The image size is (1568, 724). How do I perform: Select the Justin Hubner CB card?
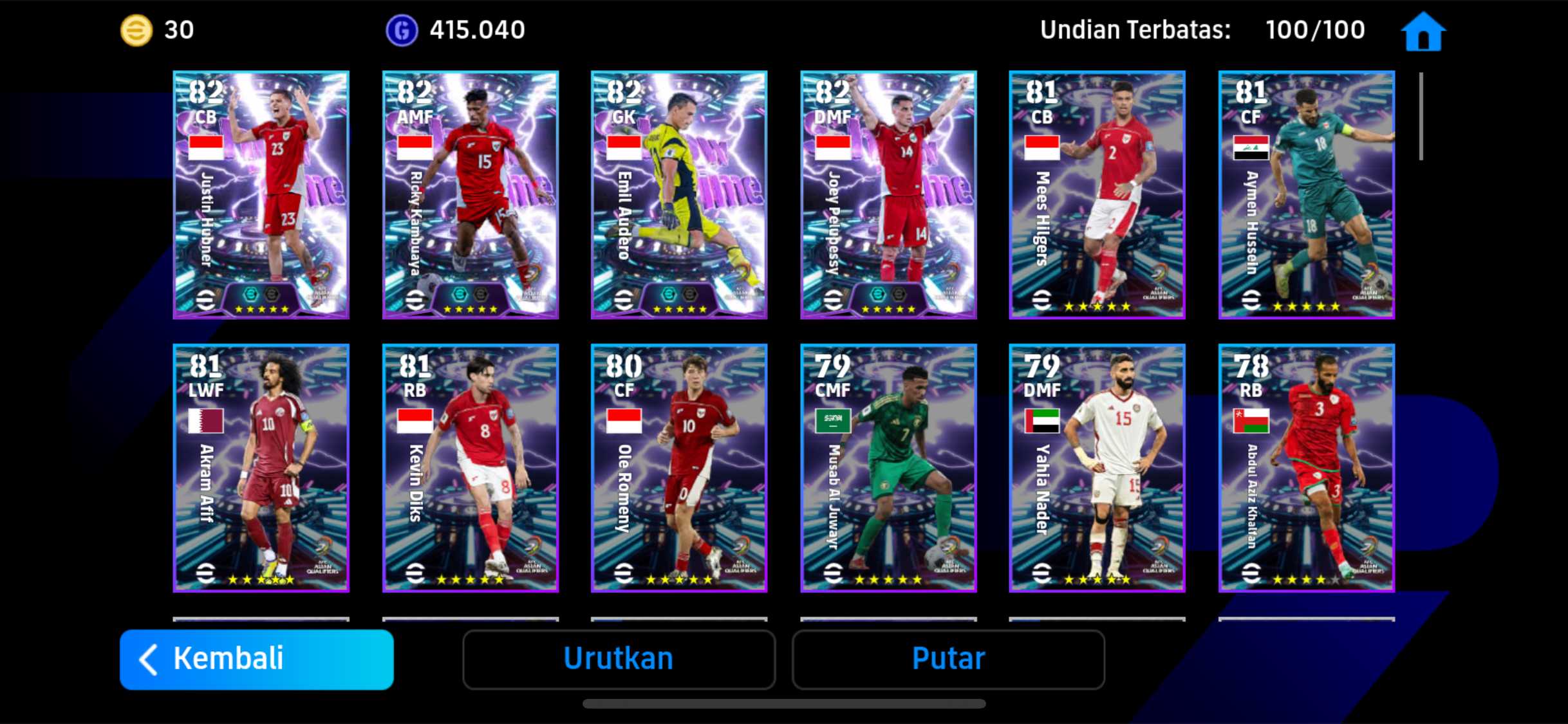261,194
